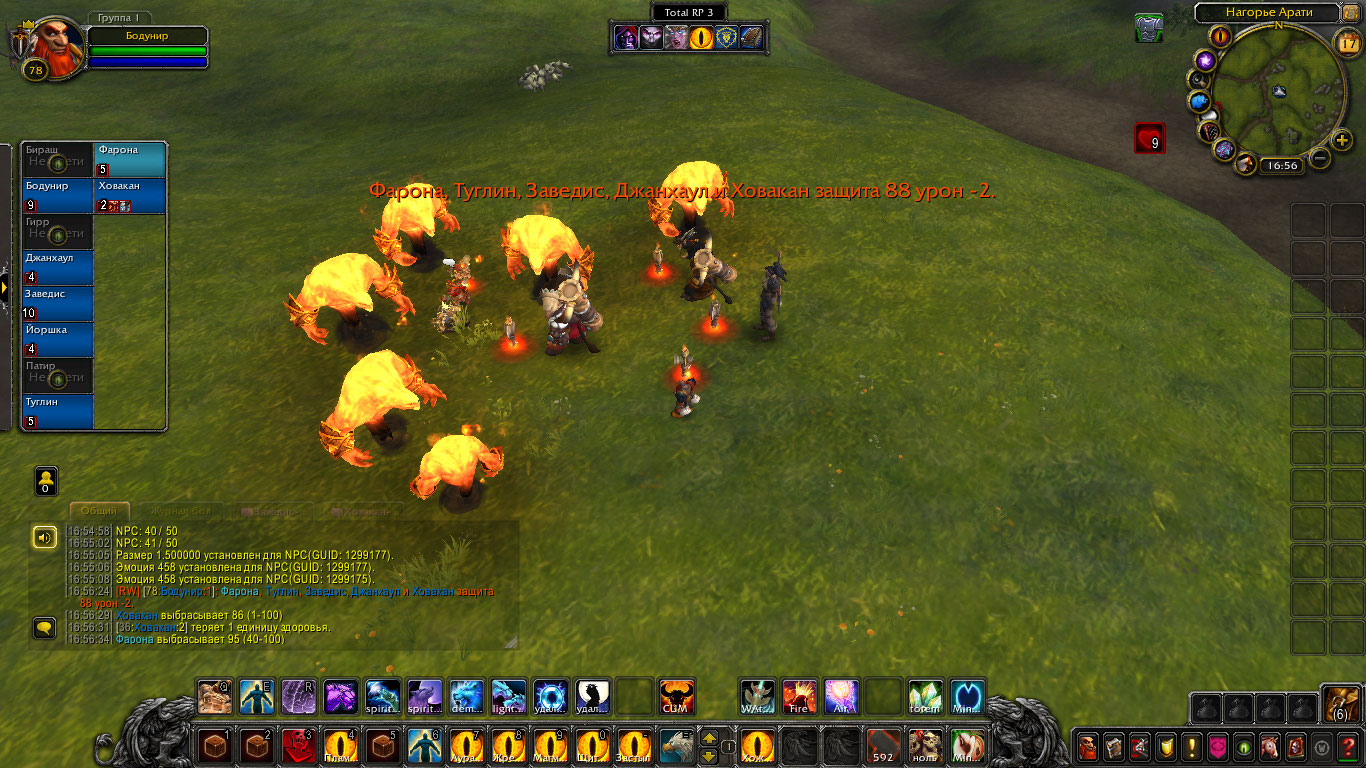Switch to the Общий chat tab
This screenshot has height=768, width=1366.
click(x=99, y=511)
